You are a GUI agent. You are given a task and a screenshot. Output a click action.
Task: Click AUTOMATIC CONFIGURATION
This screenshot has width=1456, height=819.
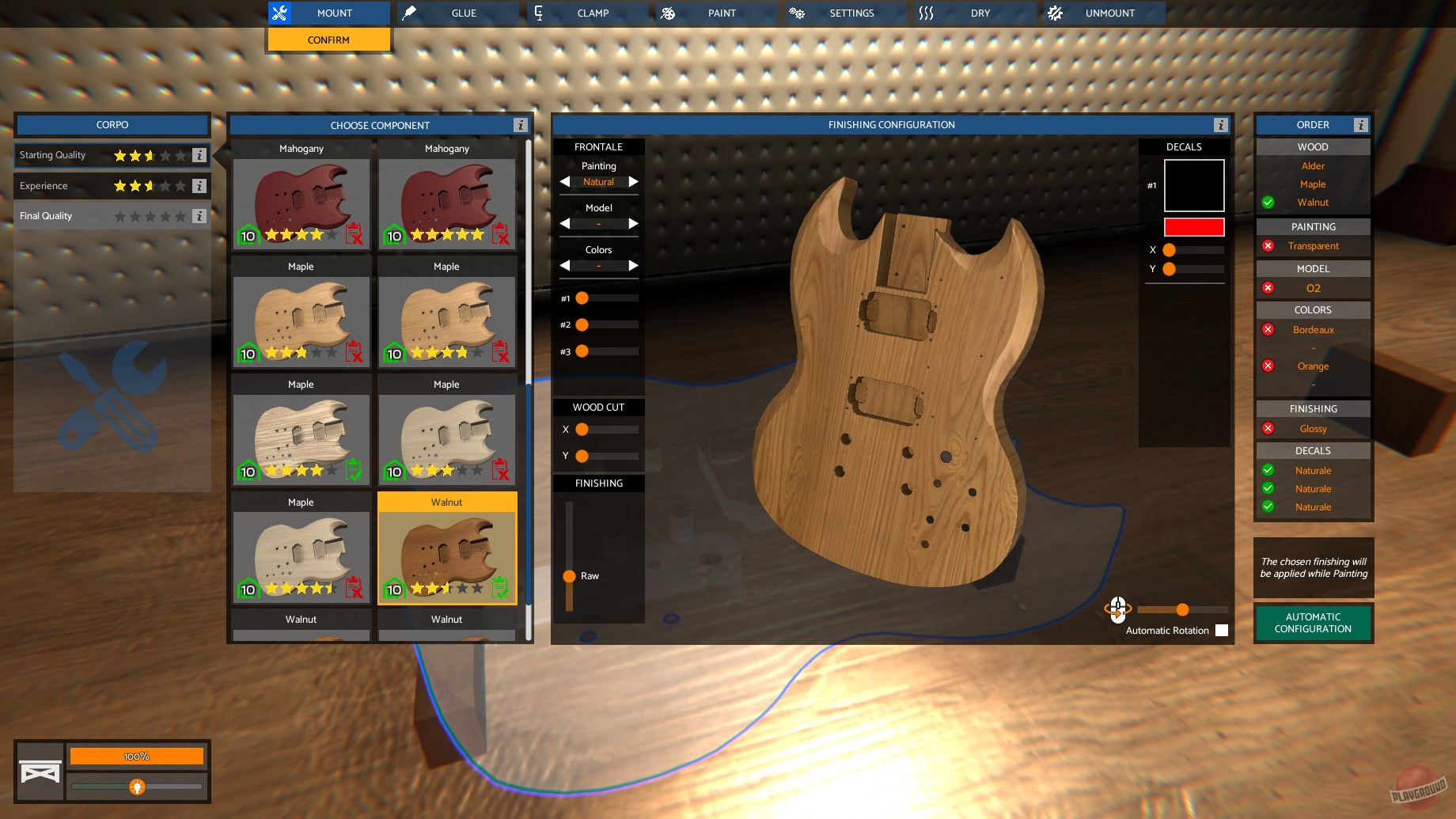1313,623
